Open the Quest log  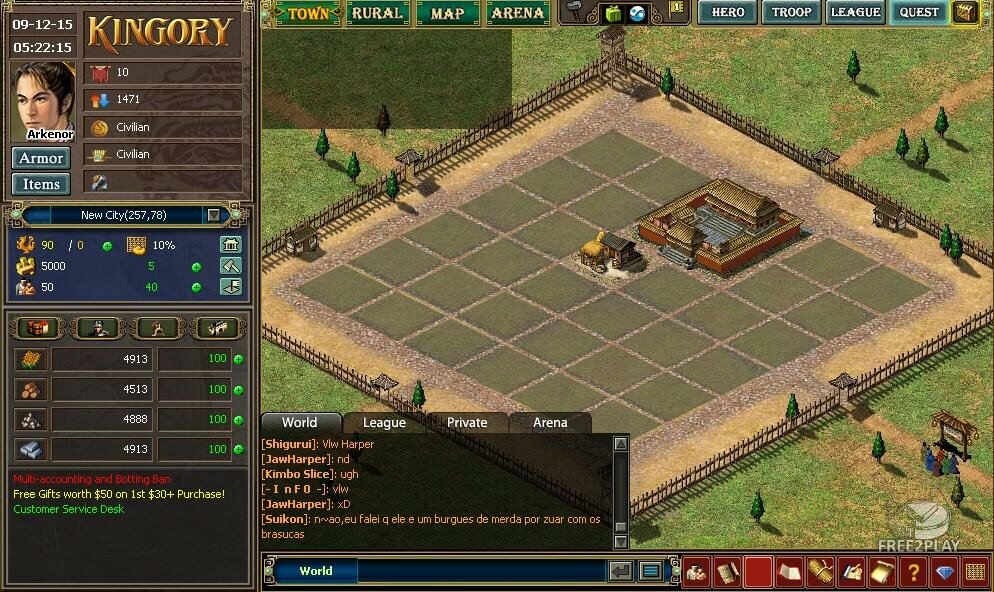(919, 12)
